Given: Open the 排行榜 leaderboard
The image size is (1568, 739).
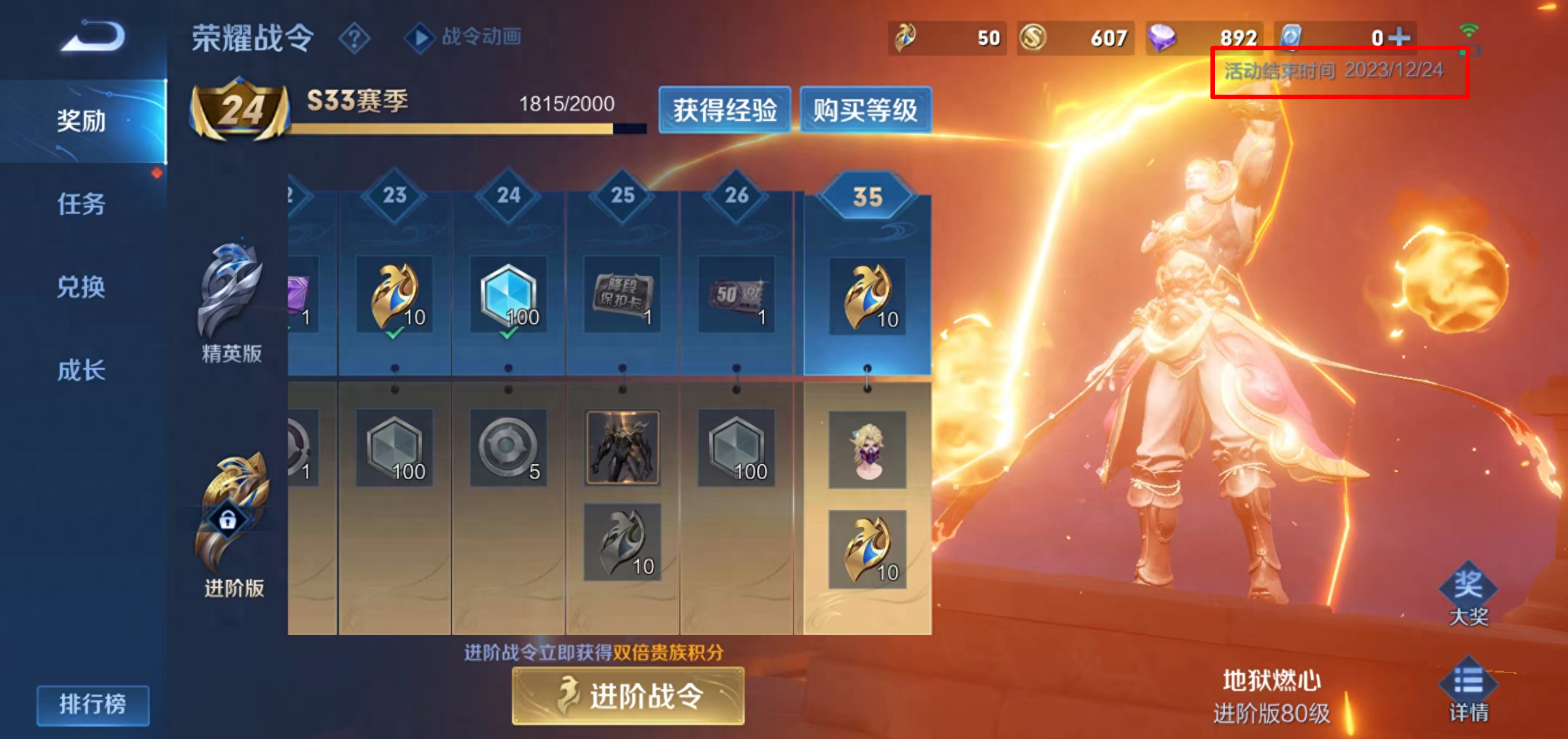Looking at the screenshot, I should point(93,704).
